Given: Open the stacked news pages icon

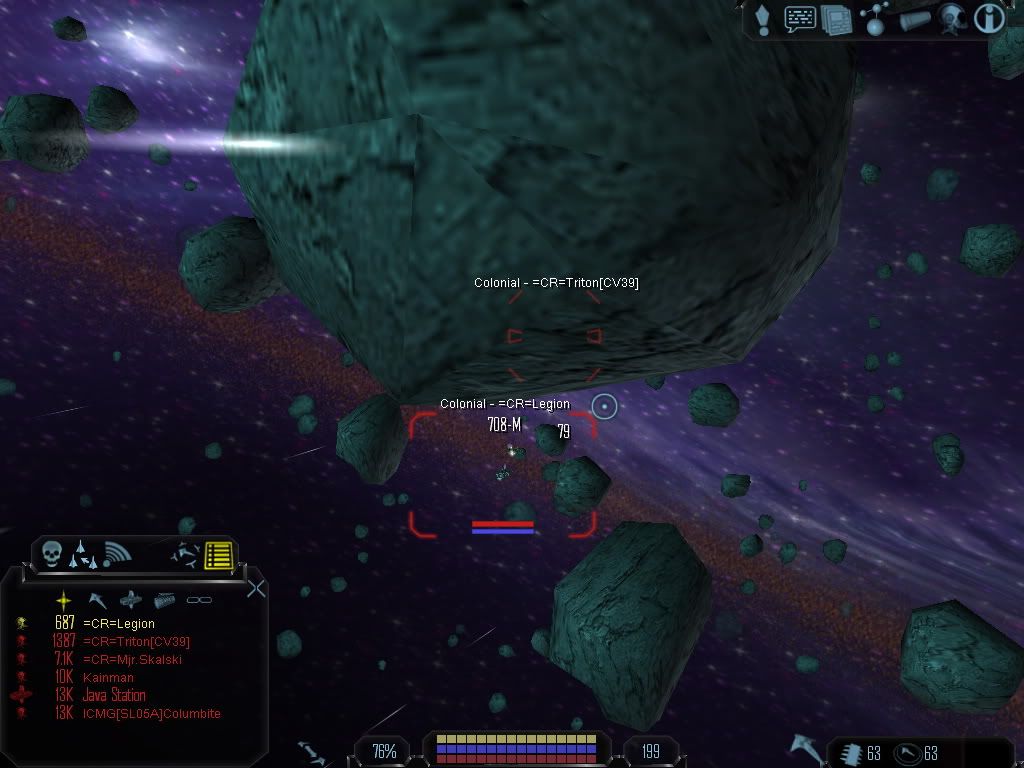Looking at the screenshot, I should pos(836,20).
